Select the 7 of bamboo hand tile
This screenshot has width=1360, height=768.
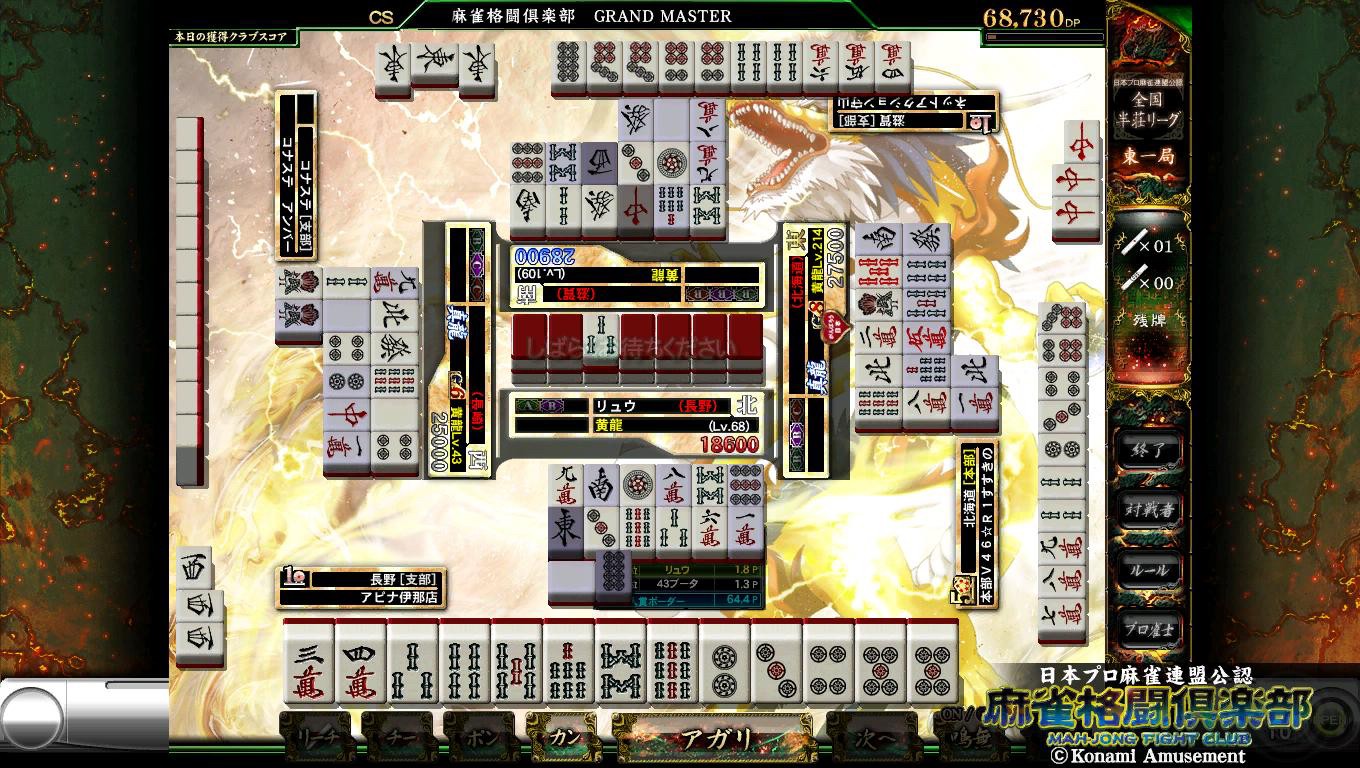pyautogui.click(x=569, y=663)
